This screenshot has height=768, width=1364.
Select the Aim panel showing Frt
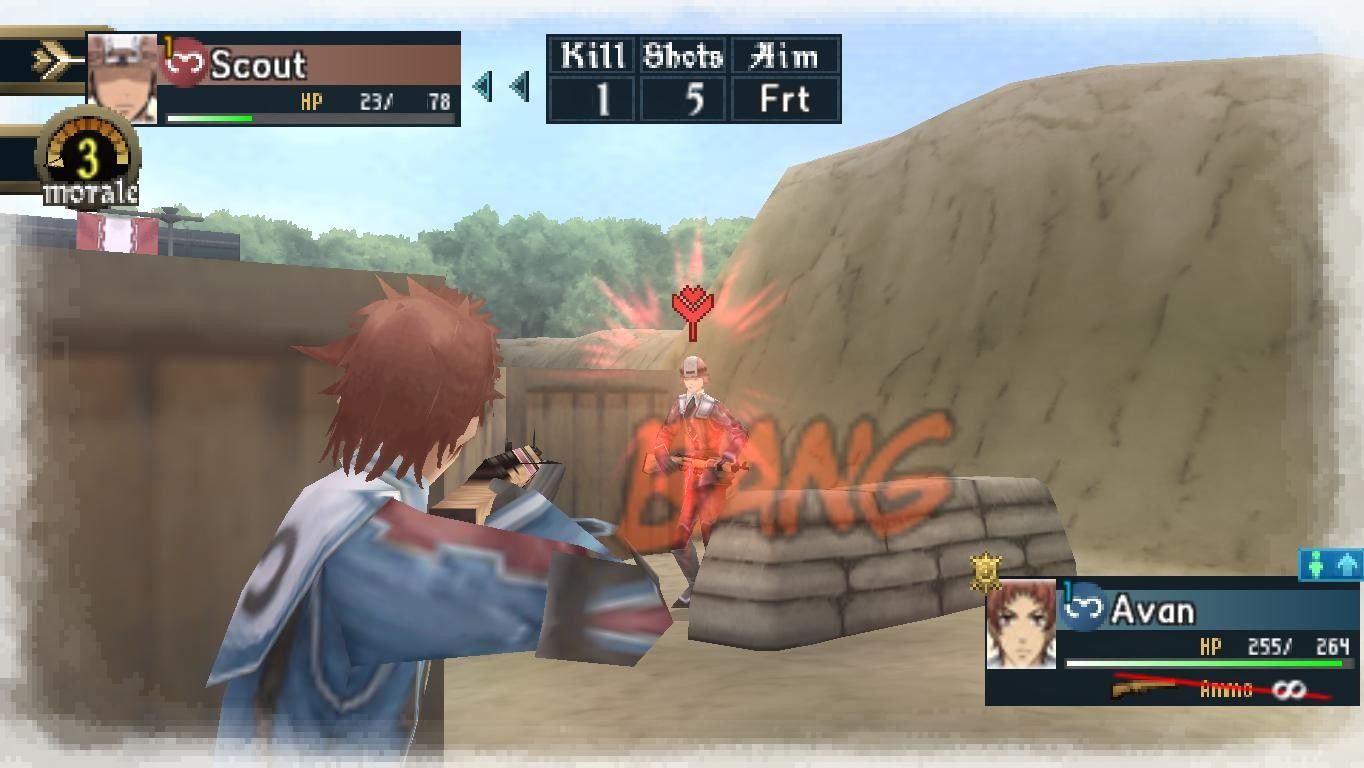785,79
